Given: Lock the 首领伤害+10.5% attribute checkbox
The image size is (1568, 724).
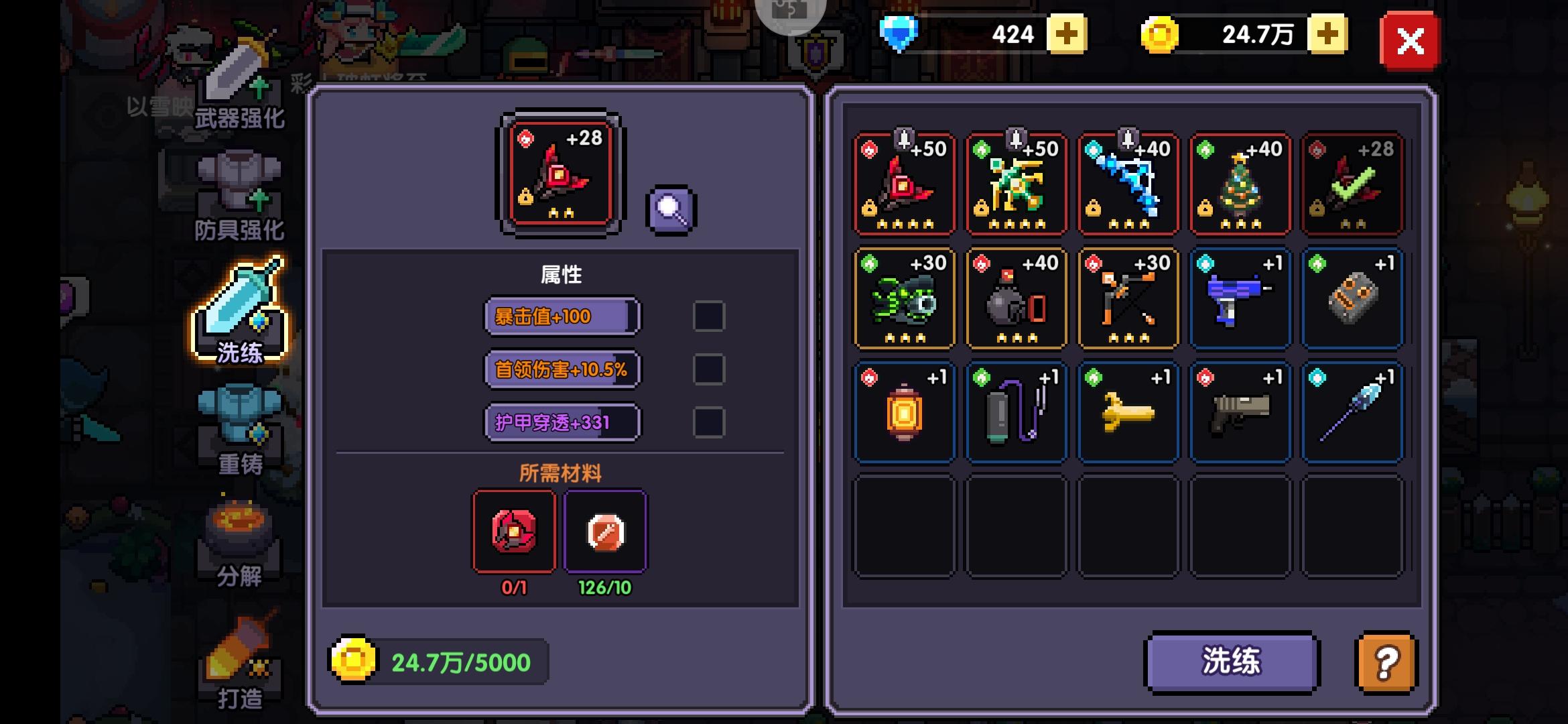Looking at the screenshot, I should point(708,369).
